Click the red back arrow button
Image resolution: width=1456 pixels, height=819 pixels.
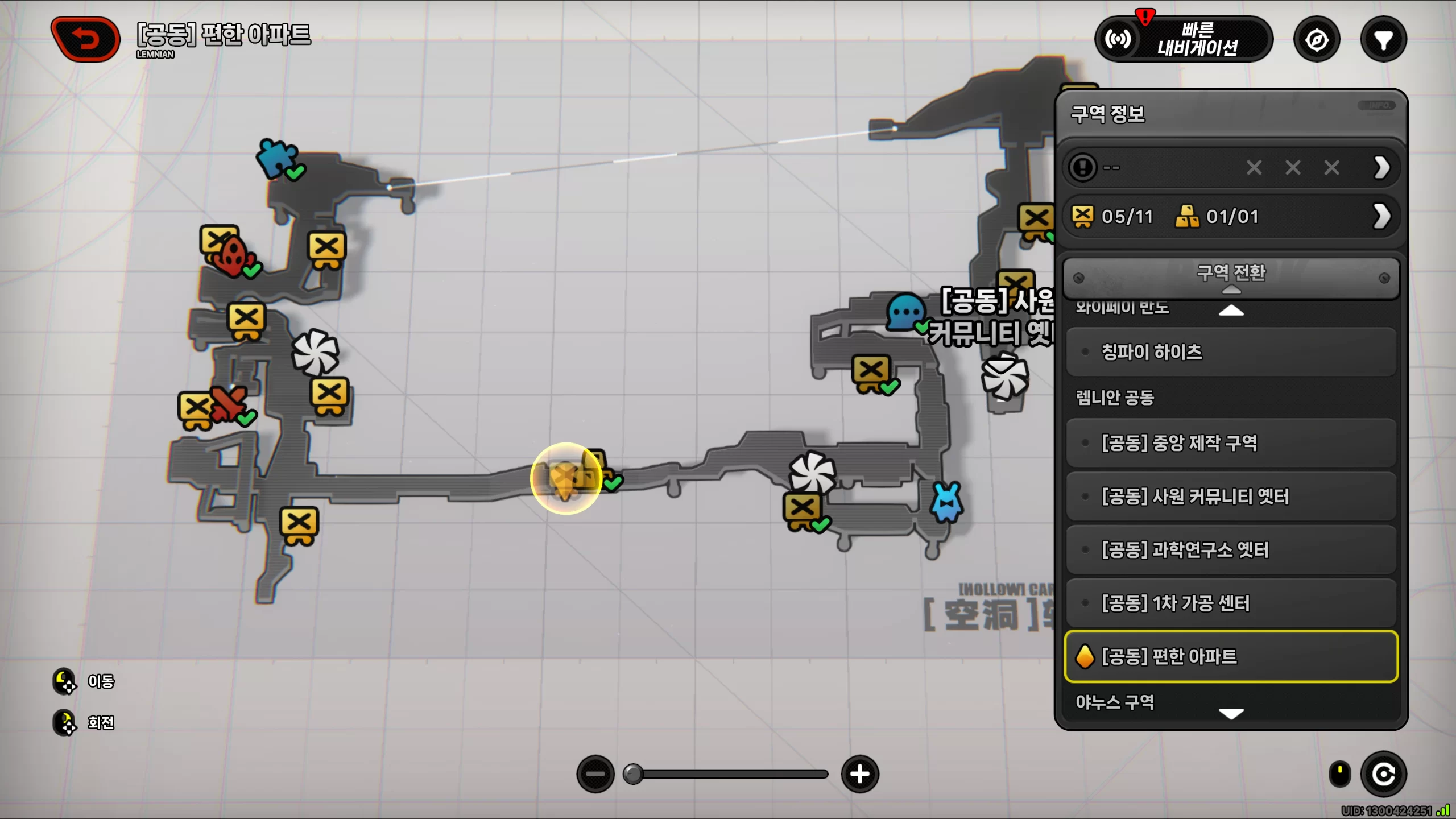86,39
